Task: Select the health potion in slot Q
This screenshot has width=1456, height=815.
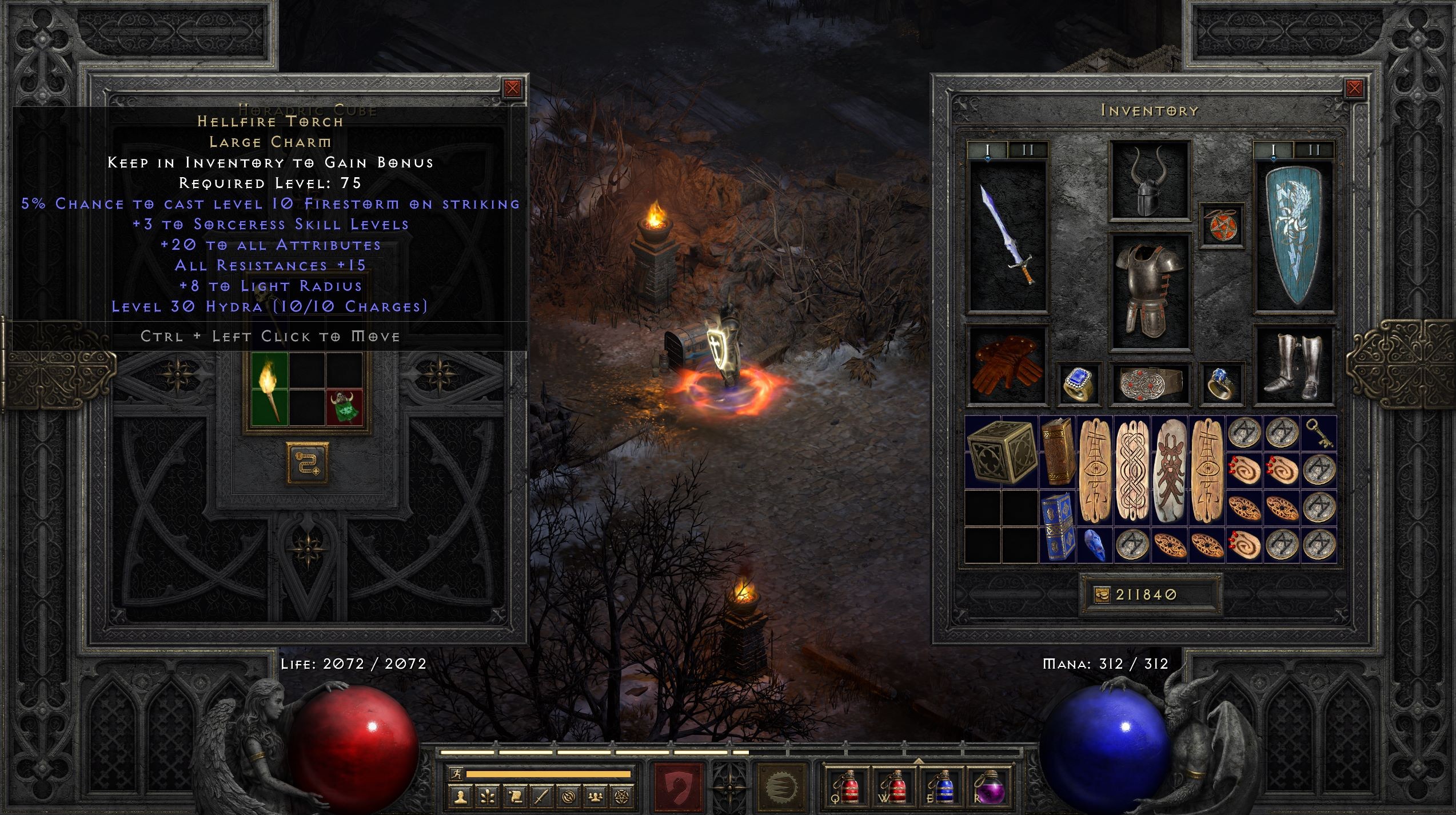Action: pyautogui.click(x=847, y=790)
